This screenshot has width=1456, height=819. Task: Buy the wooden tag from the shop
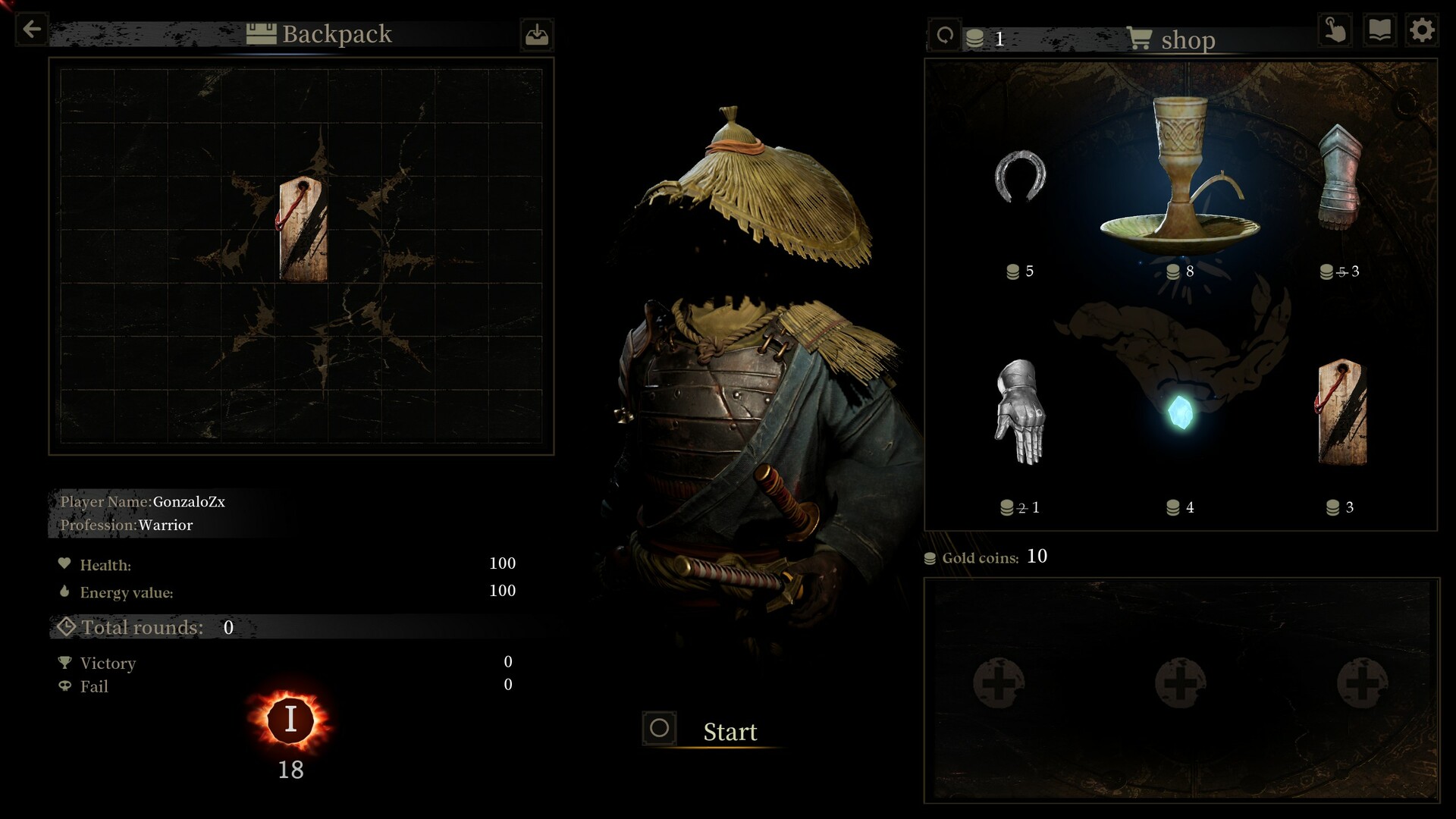point(1341,412)
